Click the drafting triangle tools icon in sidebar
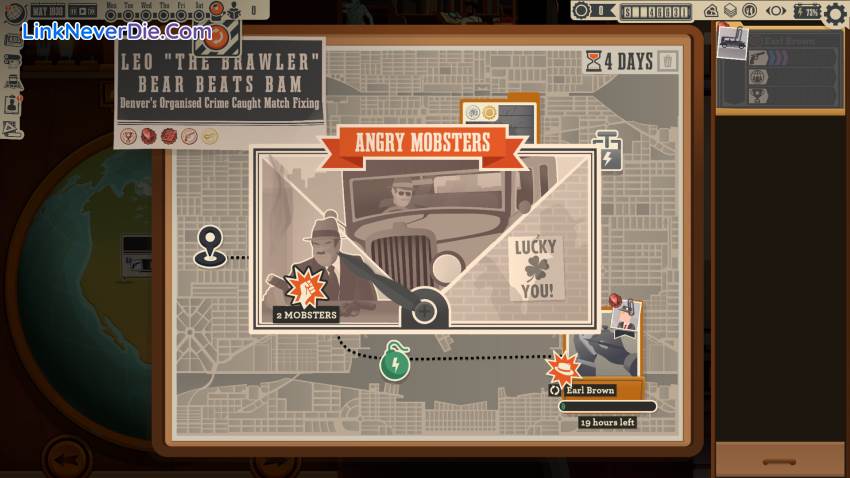This screenshot has height=478, width=850. click(12, 128)
